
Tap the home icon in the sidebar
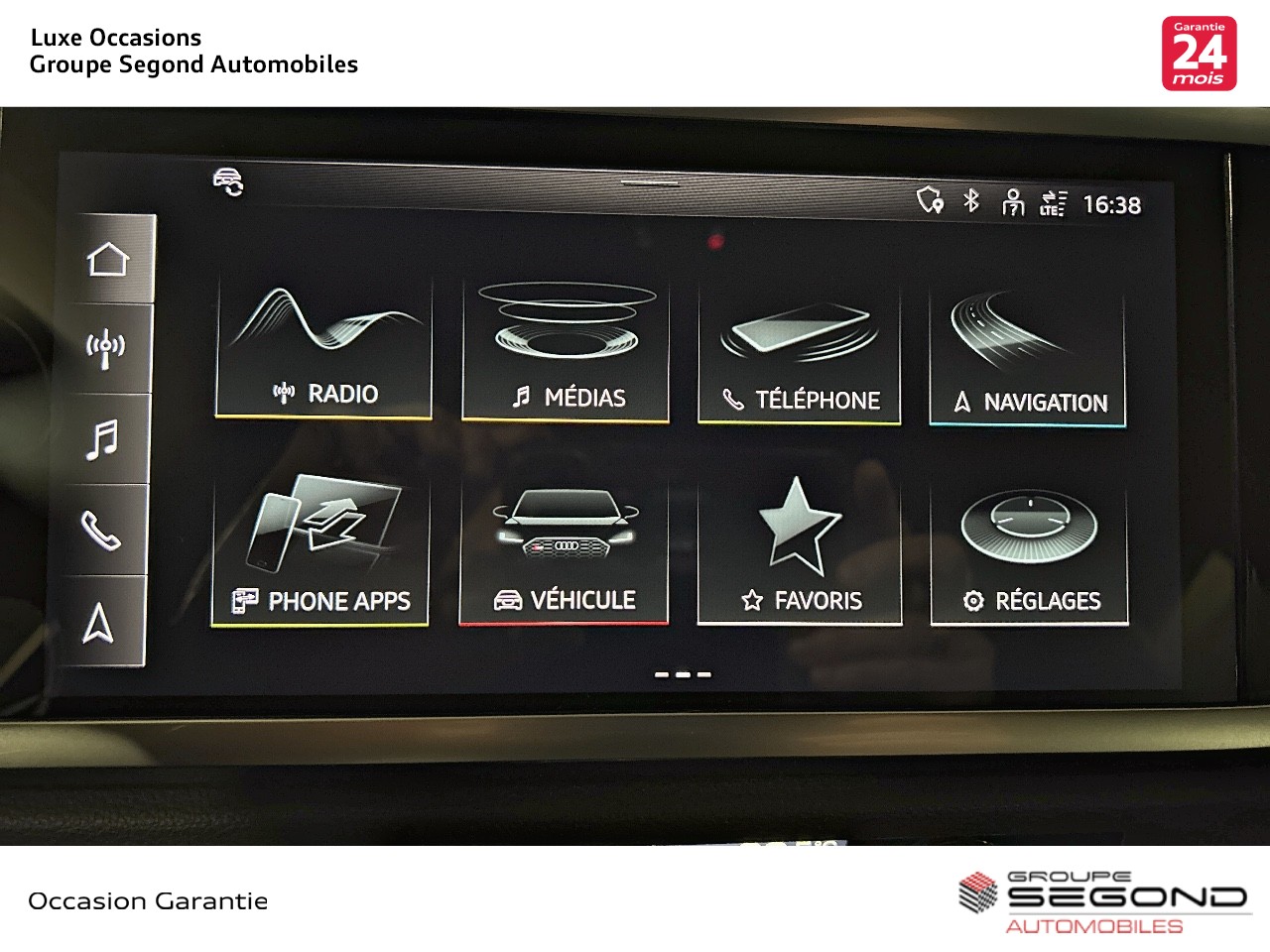[107, 260]
